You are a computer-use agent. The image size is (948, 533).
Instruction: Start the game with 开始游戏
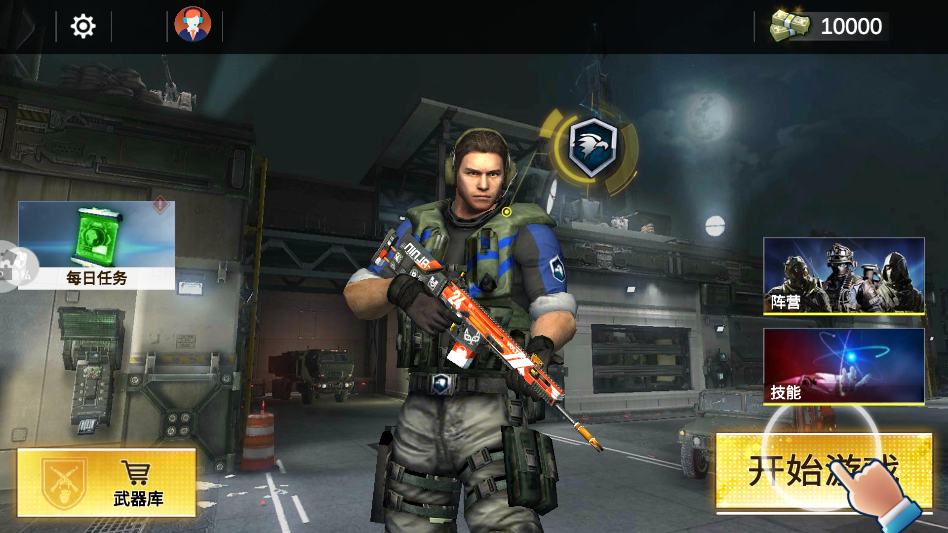click(824, 470)
